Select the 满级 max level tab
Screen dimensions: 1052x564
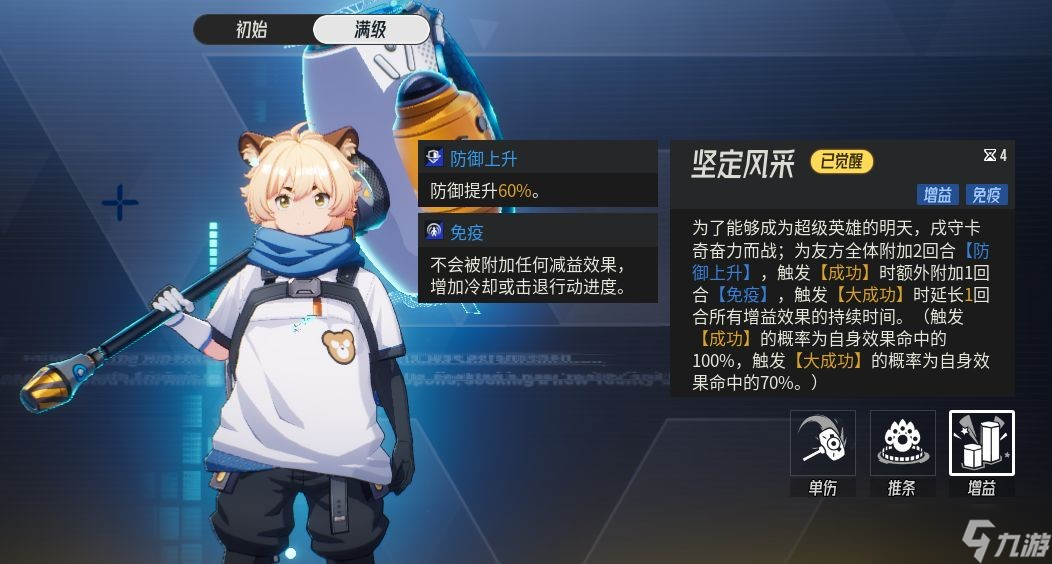[371, 29]
